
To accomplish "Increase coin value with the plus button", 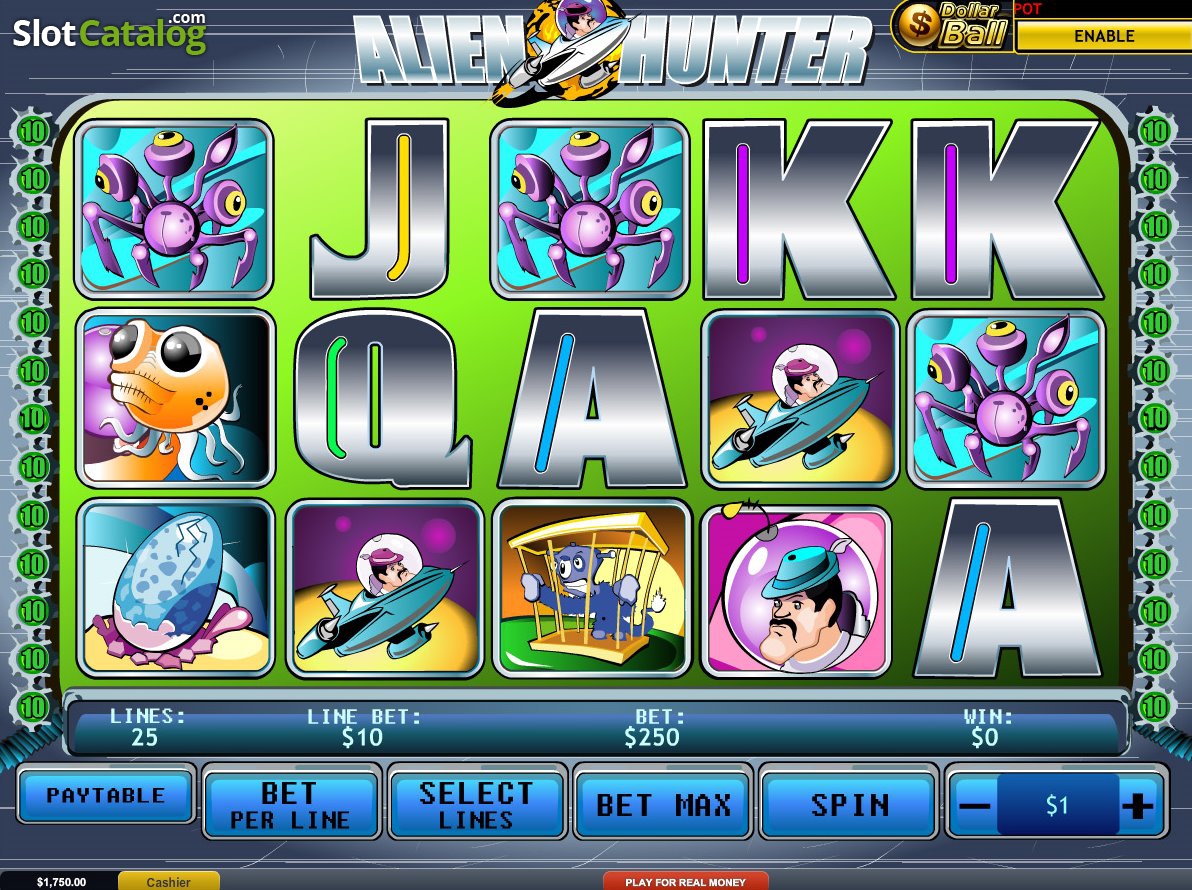I will click(x=1137, y=806).
